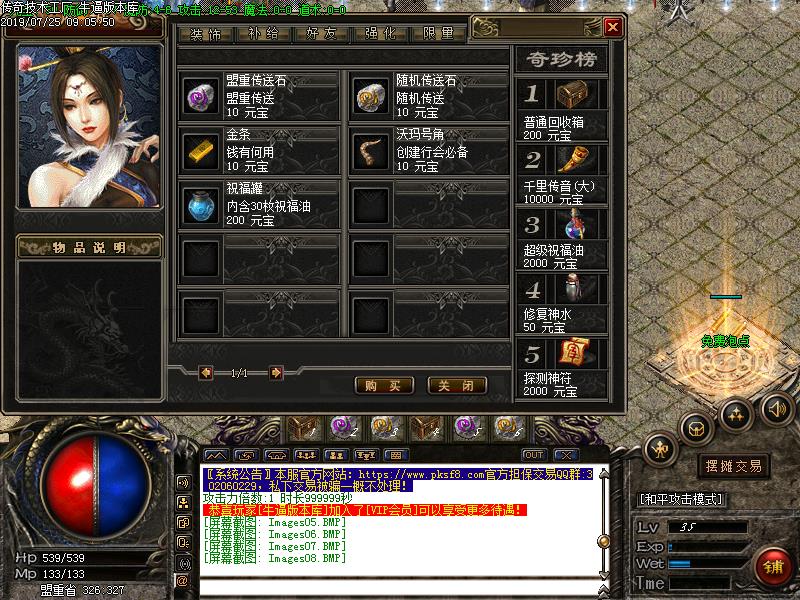The width and height of the screenshot is (800, 600).
Task: Open the 摆摊交易 stall trade
Action: tap(734, 466)
